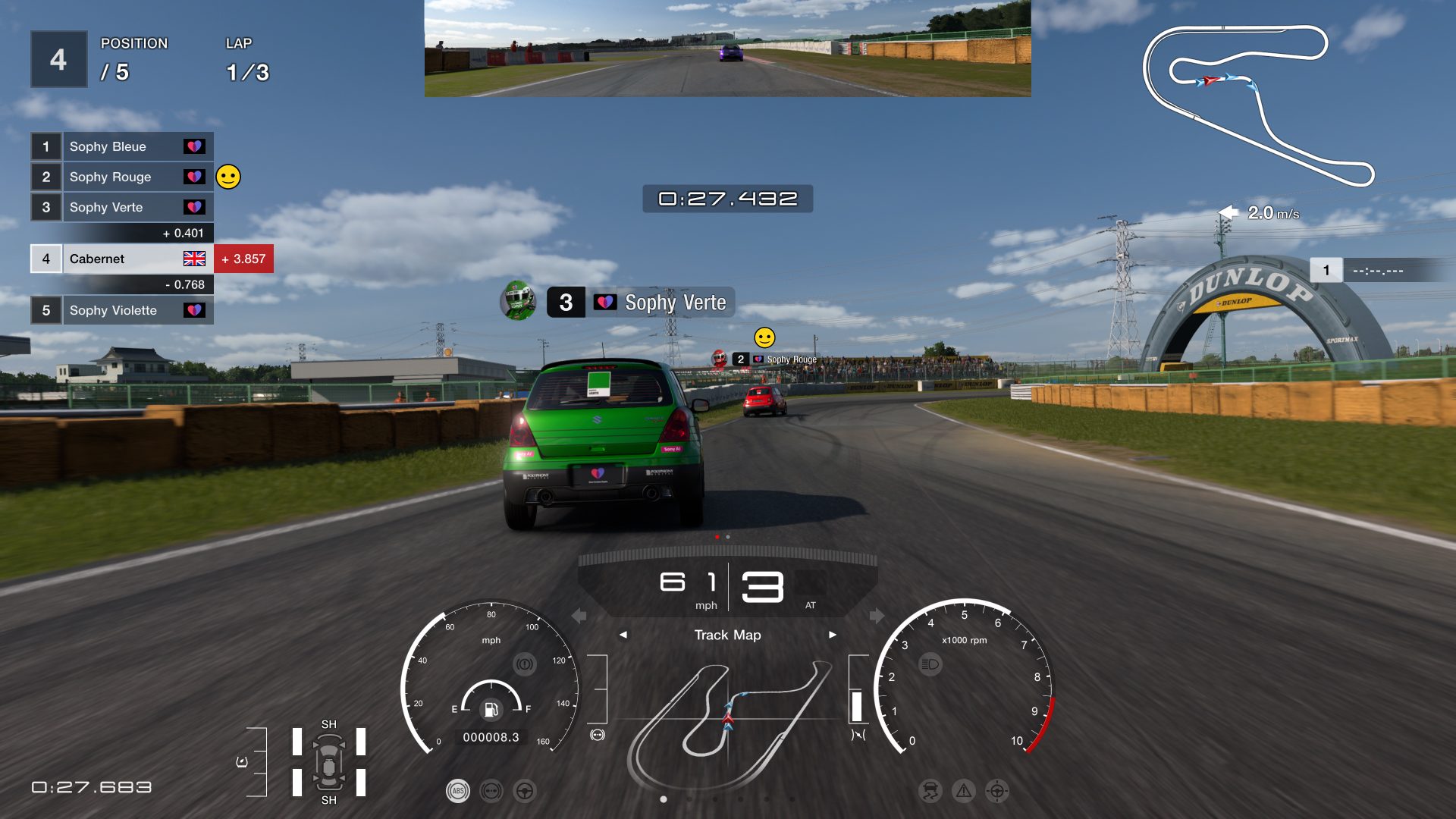This screenshot has height=819, width=1456.
Task: Toggle the ABS indicator icon
Action: pyautogui.click(x=457, y=791)
